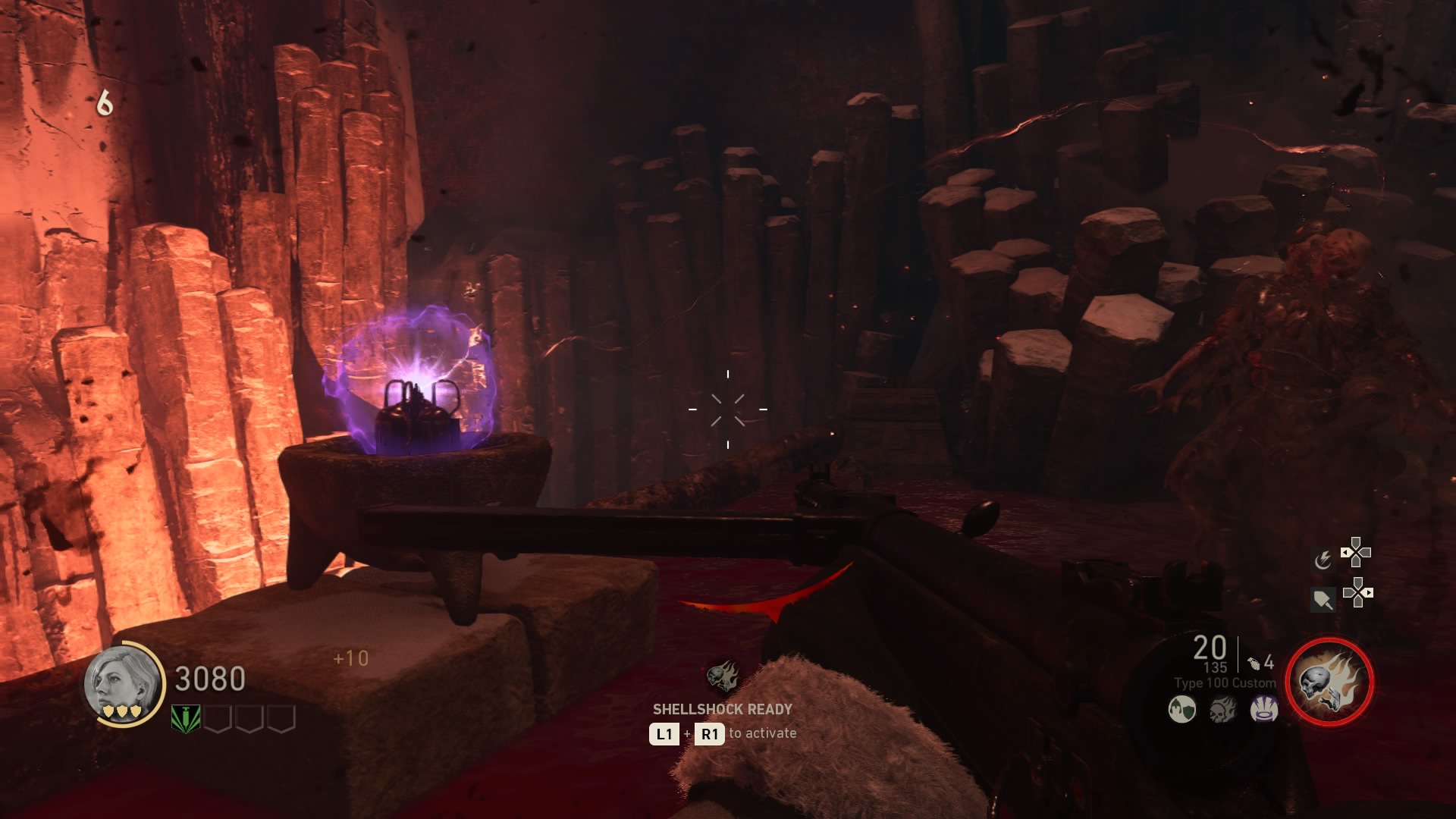The image size is (1456, 819).
Task: Click the small Shellshock skull above the prompt
Action: (x=723, y=675)
